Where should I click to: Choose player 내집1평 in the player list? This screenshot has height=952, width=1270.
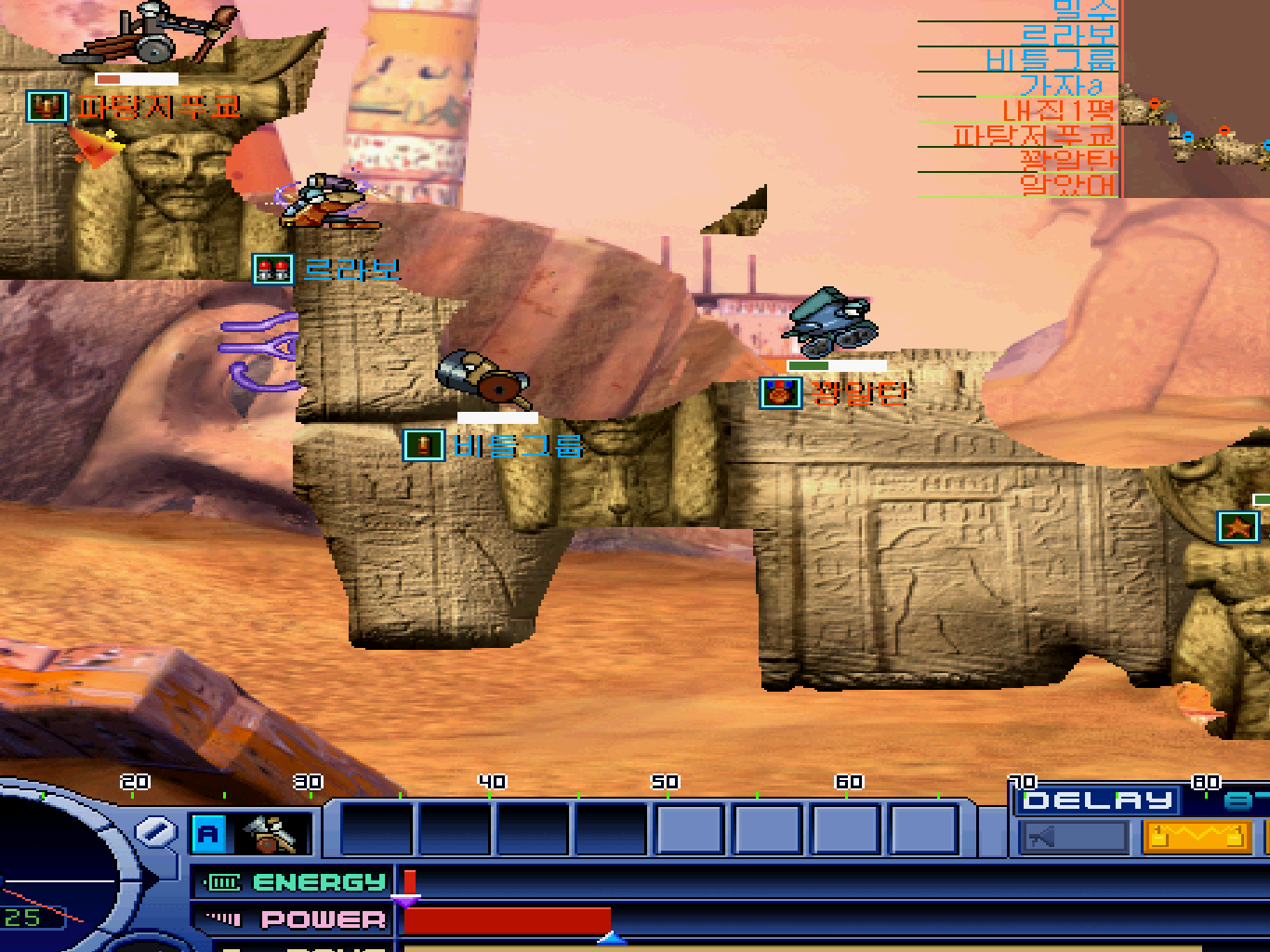1057,111
